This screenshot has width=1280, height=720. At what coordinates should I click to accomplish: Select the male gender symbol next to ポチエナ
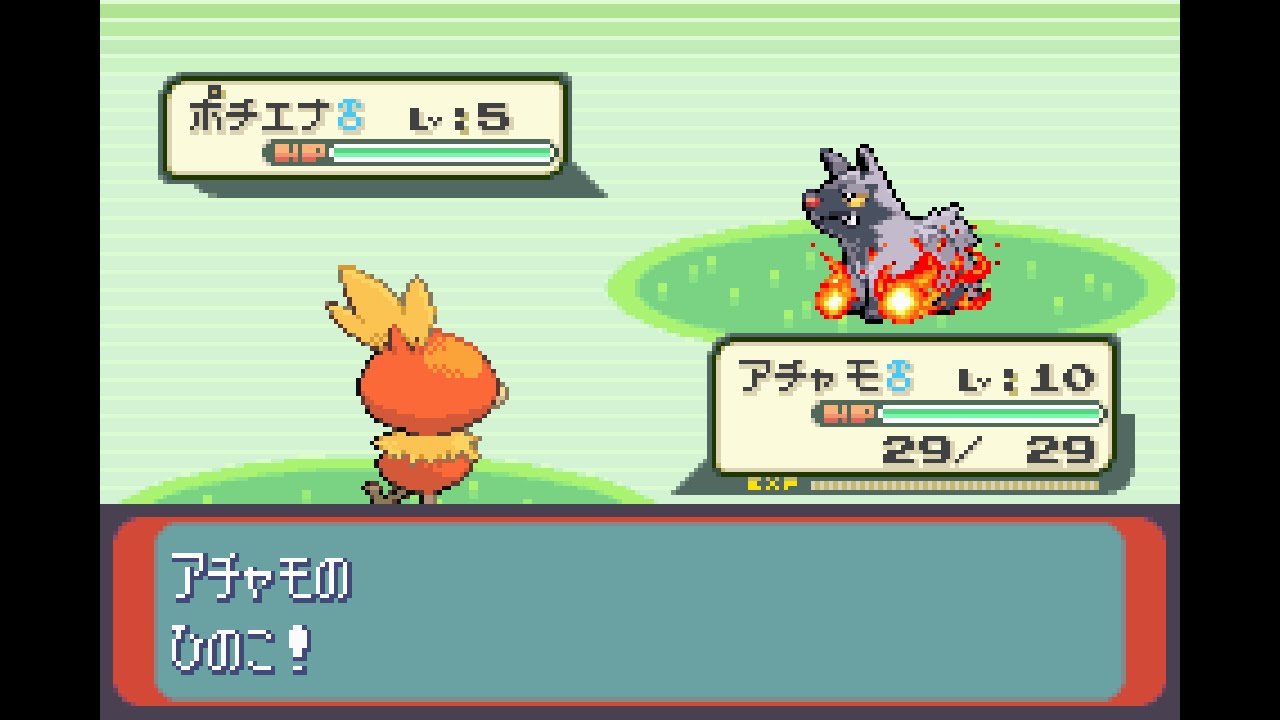point(351,113)
